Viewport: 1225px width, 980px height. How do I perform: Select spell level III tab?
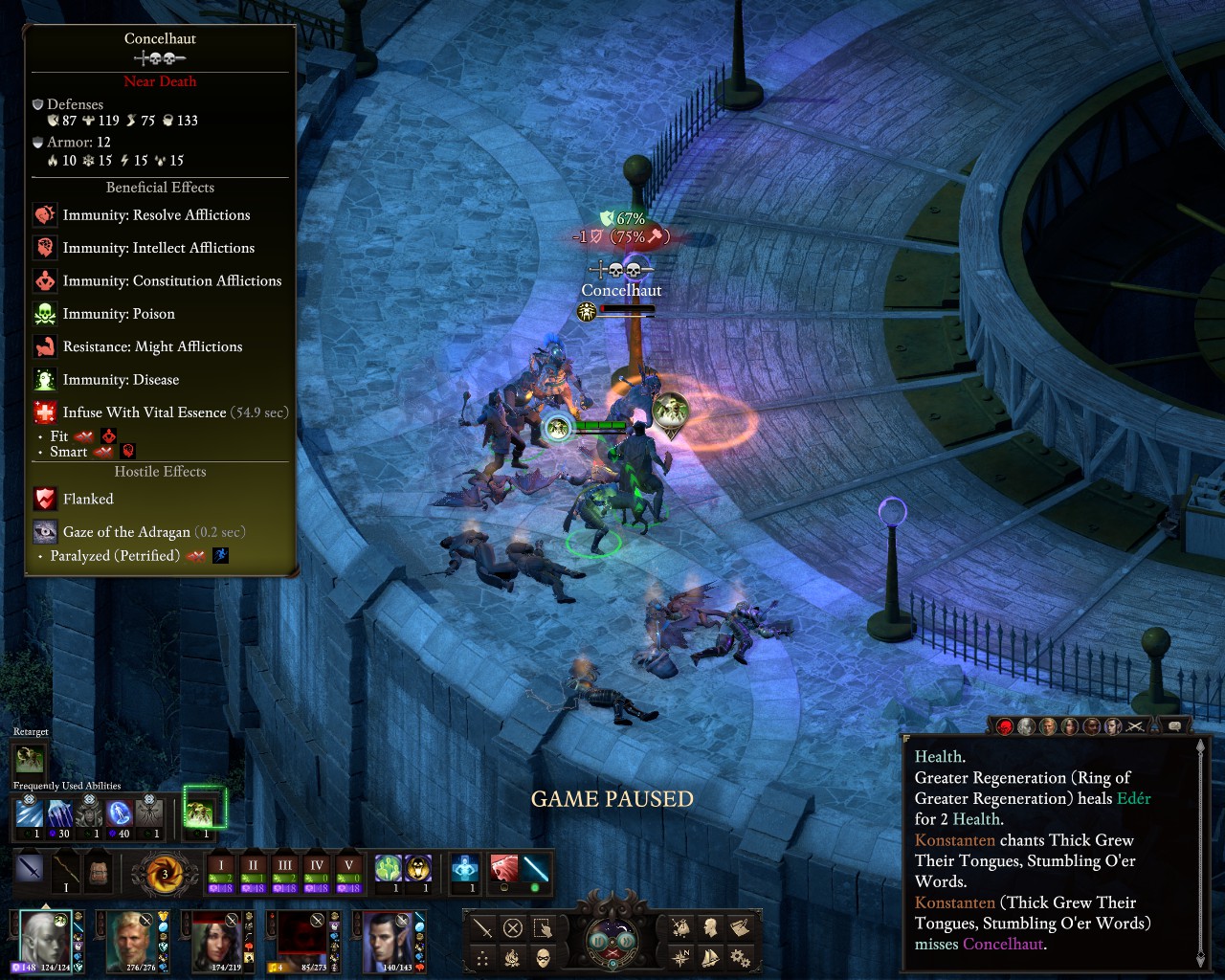[285, 865]
